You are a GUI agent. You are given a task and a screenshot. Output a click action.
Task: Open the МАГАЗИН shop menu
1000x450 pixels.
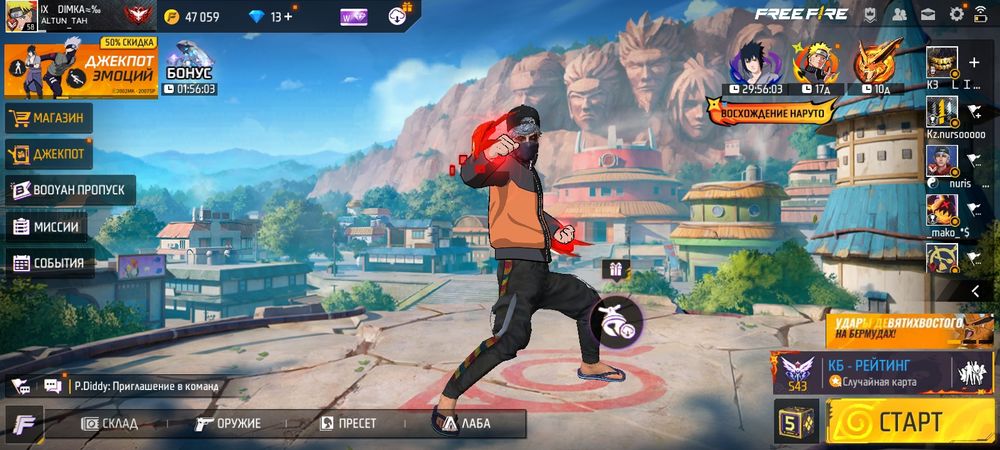[x=49, y=119]
